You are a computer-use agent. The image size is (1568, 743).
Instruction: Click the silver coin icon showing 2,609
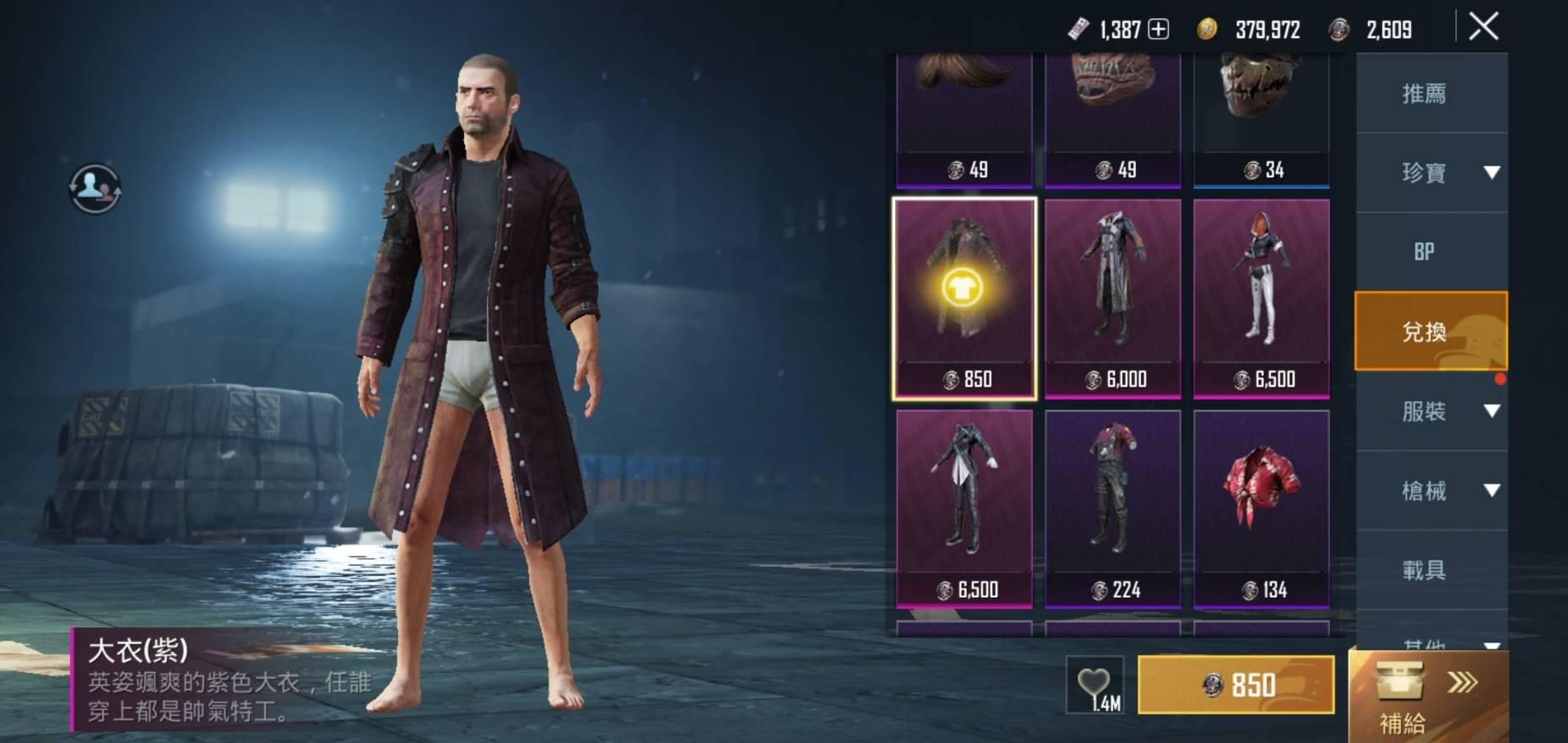1341,30
